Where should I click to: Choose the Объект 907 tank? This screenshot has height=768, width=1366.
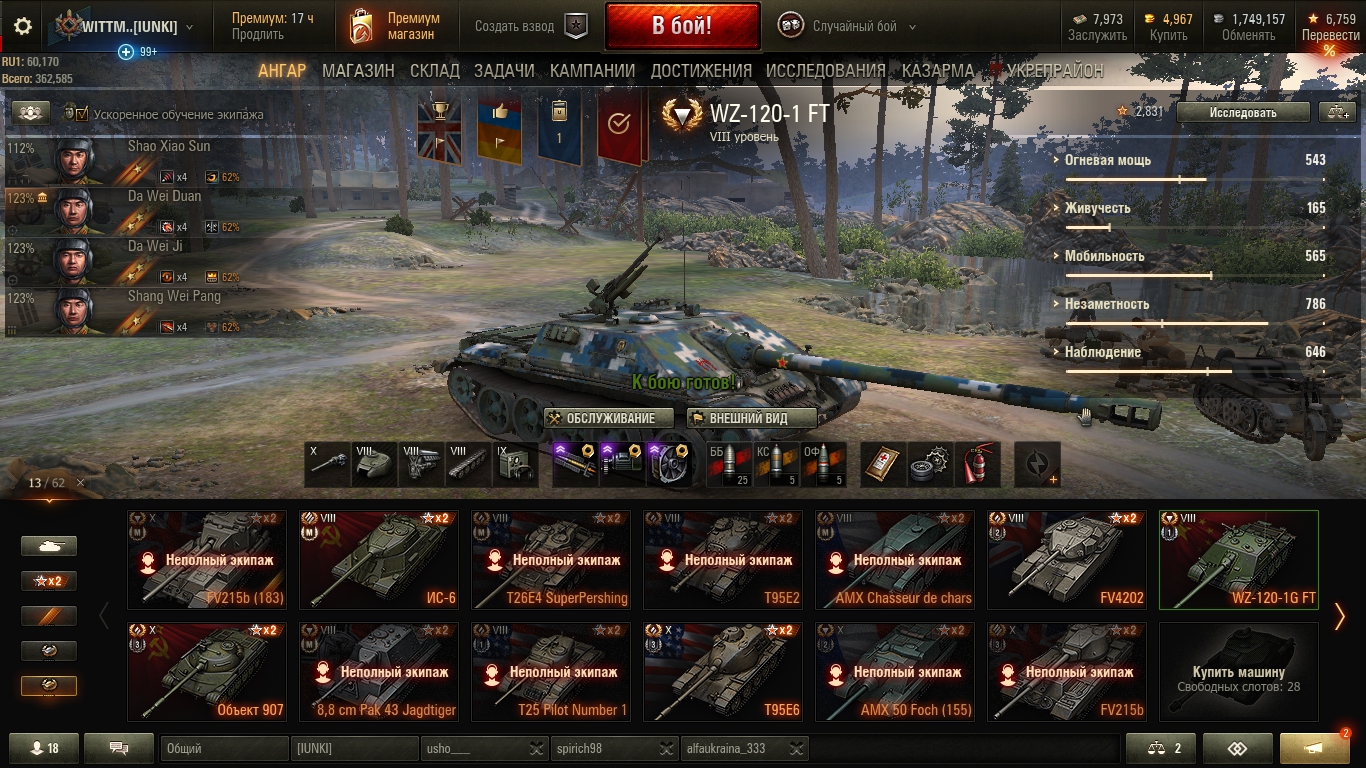207,672
